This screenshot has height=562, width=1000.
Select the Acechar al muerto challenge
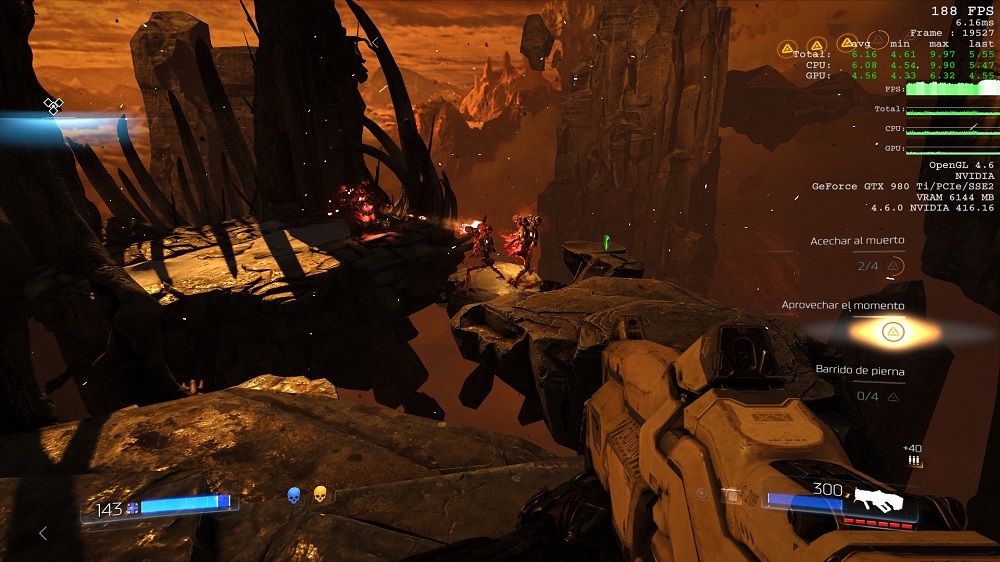click(x=859, y=241)
